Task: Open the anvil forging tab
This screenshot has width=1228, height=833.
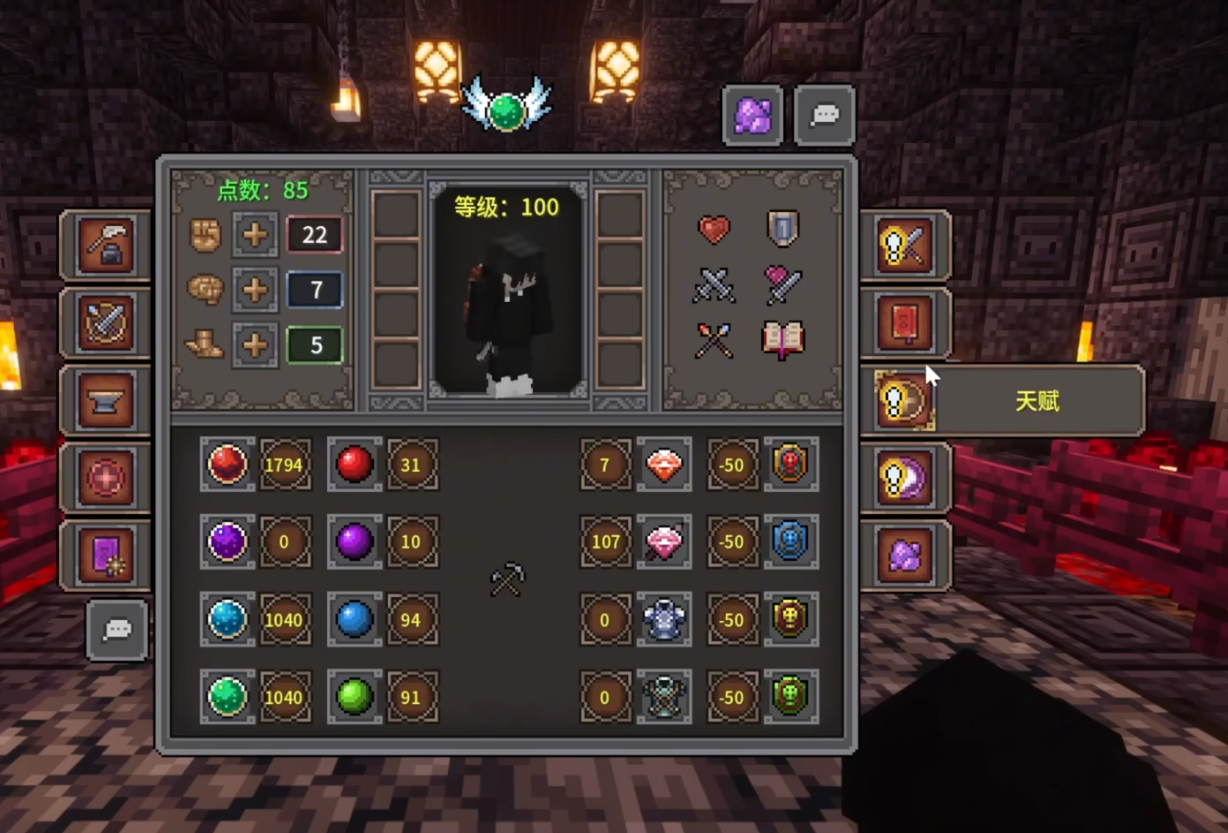Action: pos(107,401)
